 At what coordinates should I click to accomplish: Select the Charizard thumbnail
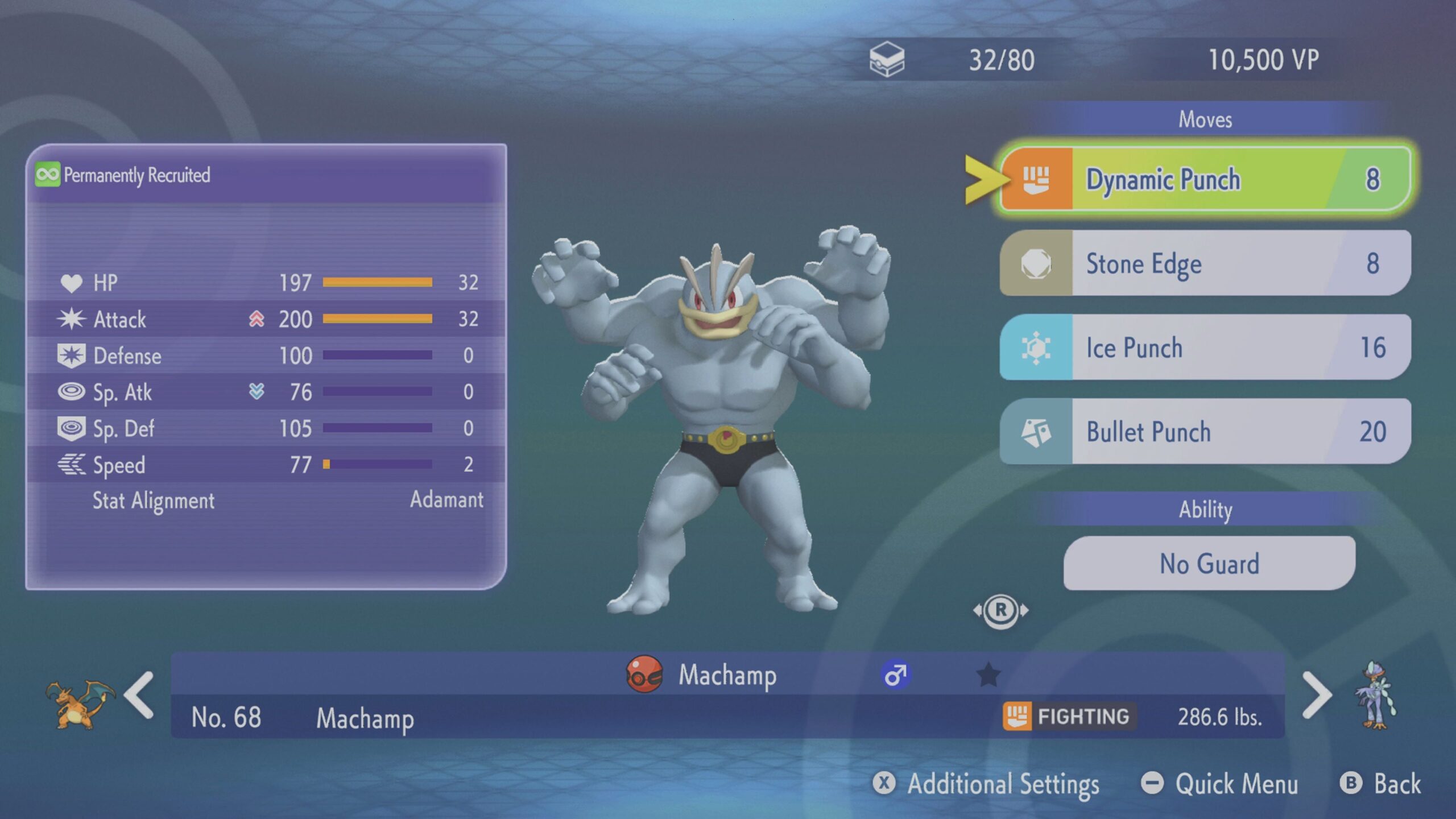[80, 704]
